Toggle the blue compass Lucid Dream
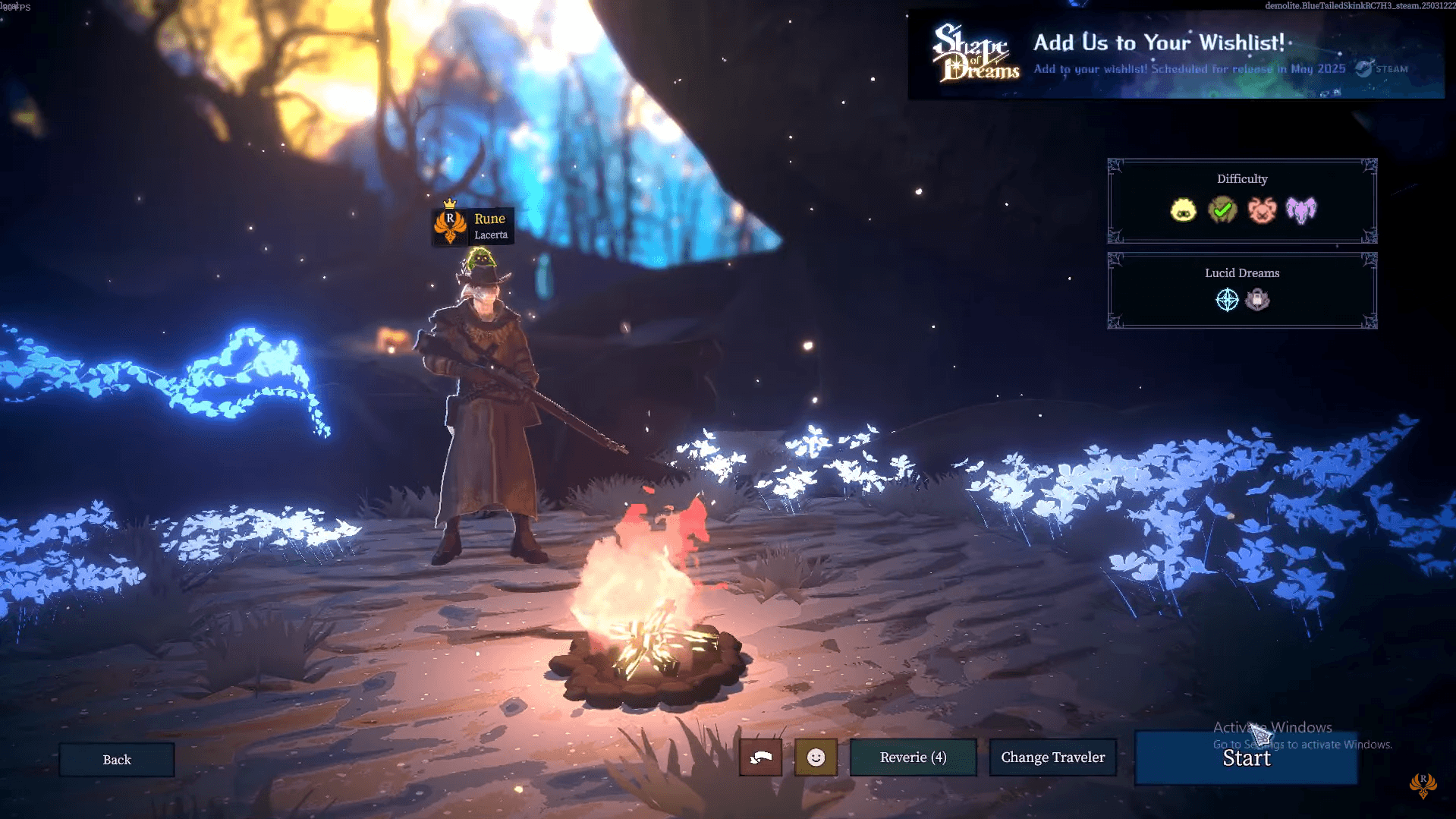This screenshot has width=1456, height=819. [1227, 300]
